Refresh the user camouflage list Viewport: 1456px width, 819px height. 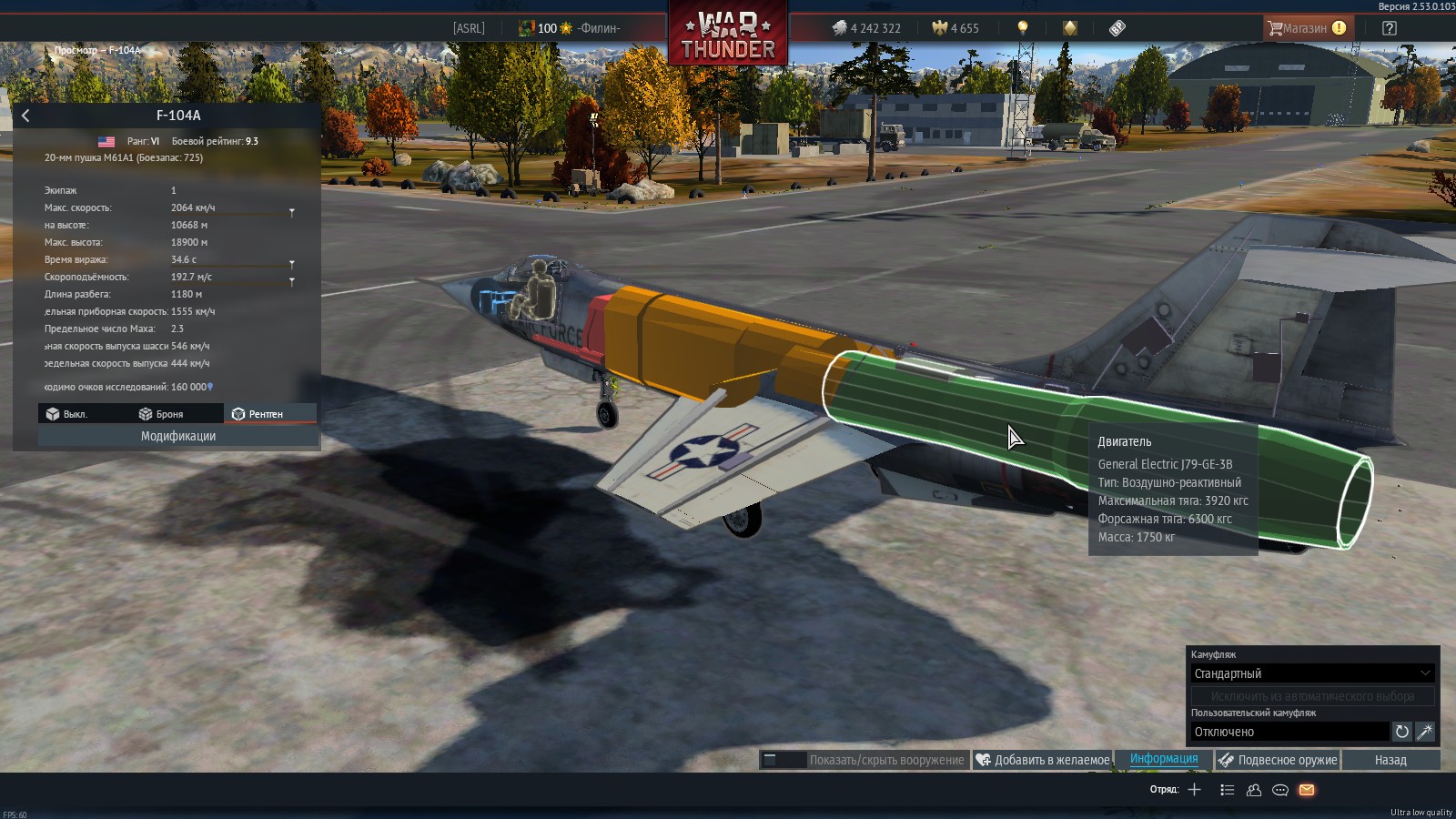click(x=1402, y=732)
